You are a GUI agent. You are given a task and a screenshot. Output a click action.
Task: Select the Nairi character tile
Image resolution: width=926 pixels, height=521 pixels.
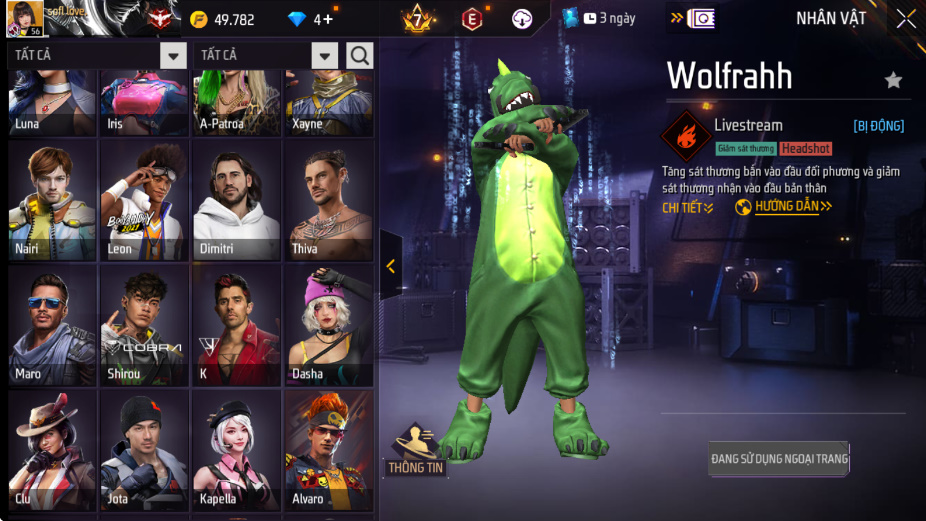coord(52,202)
